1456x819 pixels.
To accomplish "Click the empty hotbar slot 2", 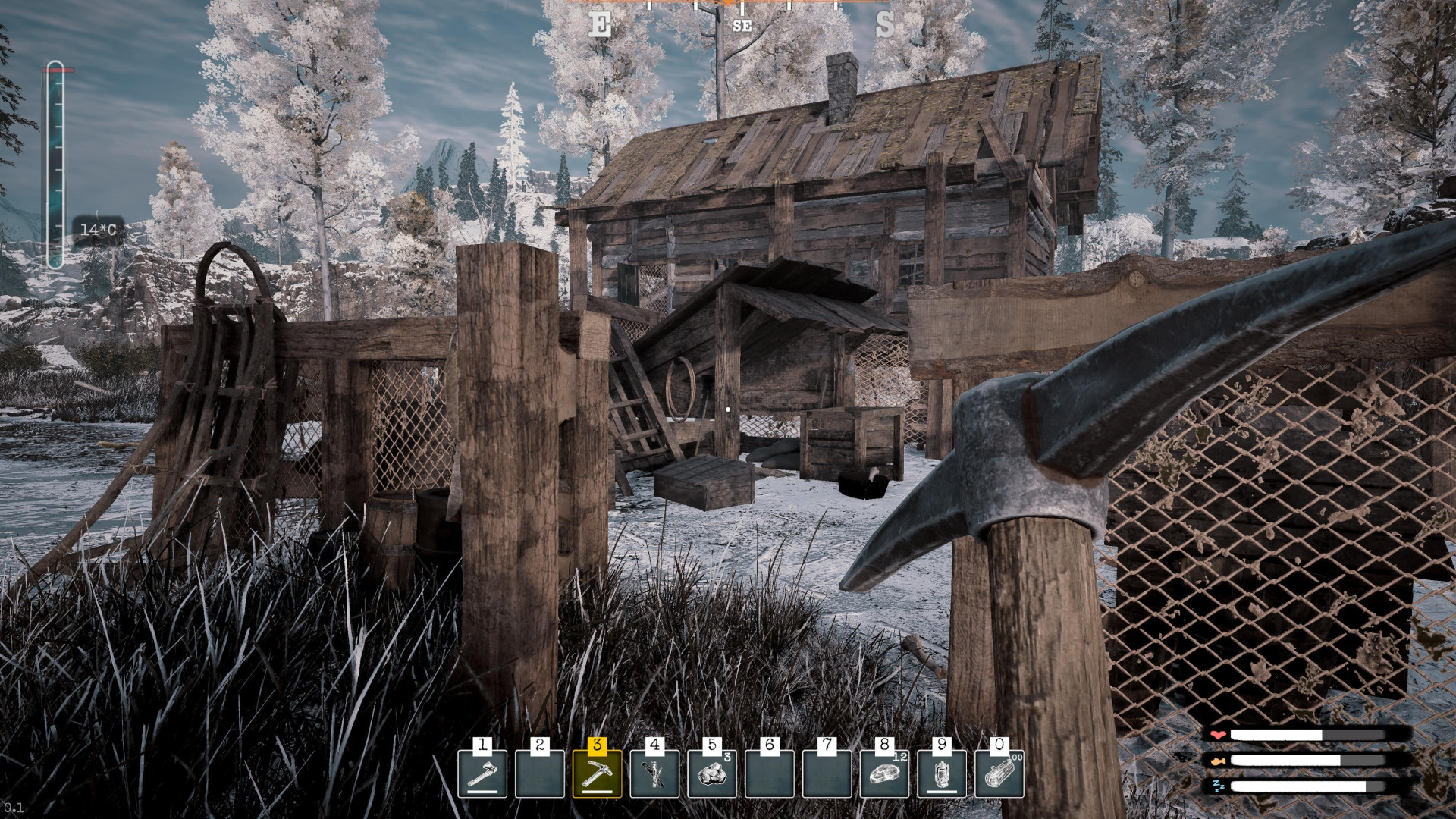I will (x=540, y=773).
